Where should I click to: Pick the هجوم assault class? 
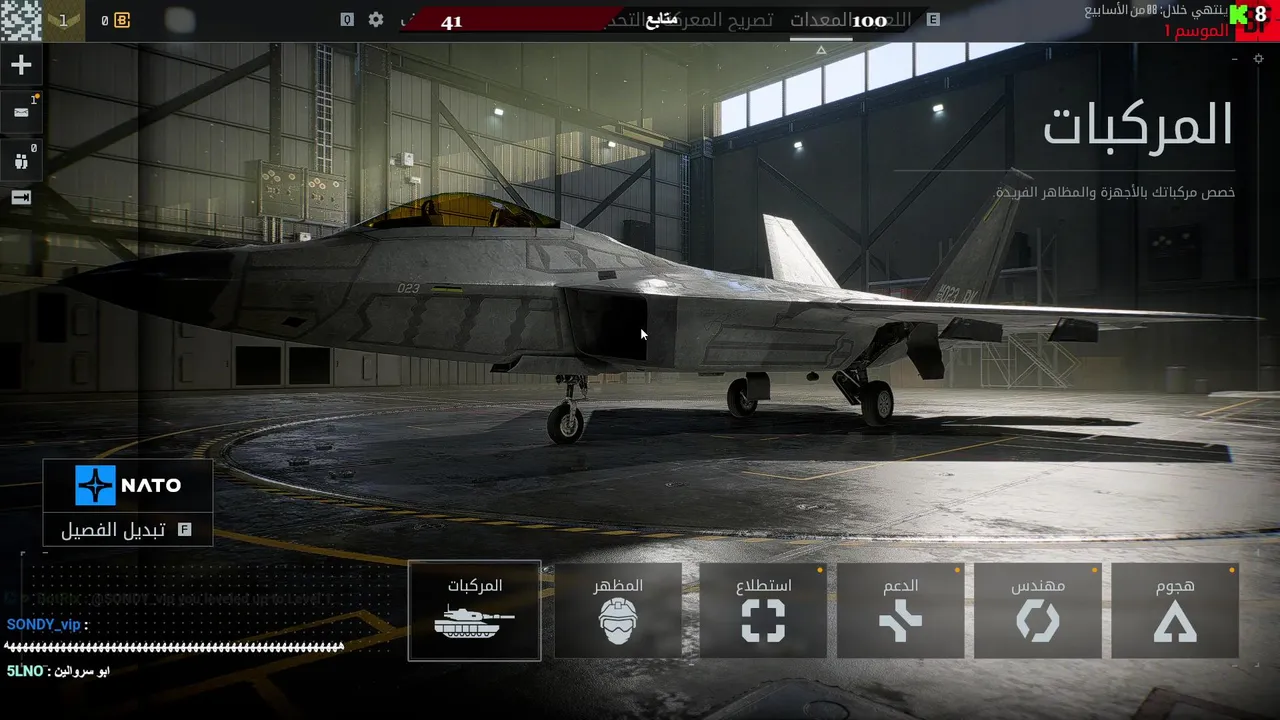(x=1175, y=610)
